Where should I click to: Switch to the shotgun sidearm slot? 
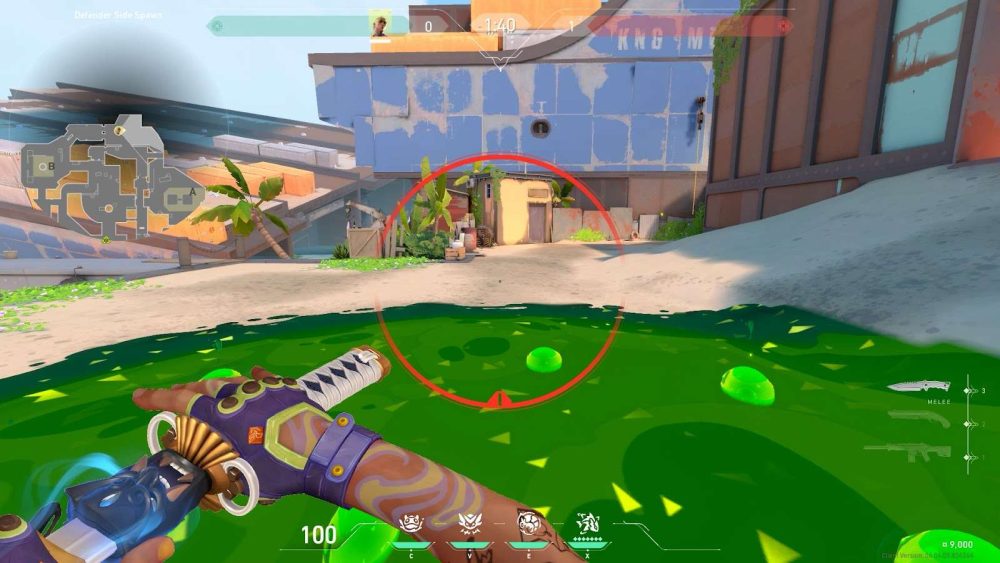pos(917,419)
